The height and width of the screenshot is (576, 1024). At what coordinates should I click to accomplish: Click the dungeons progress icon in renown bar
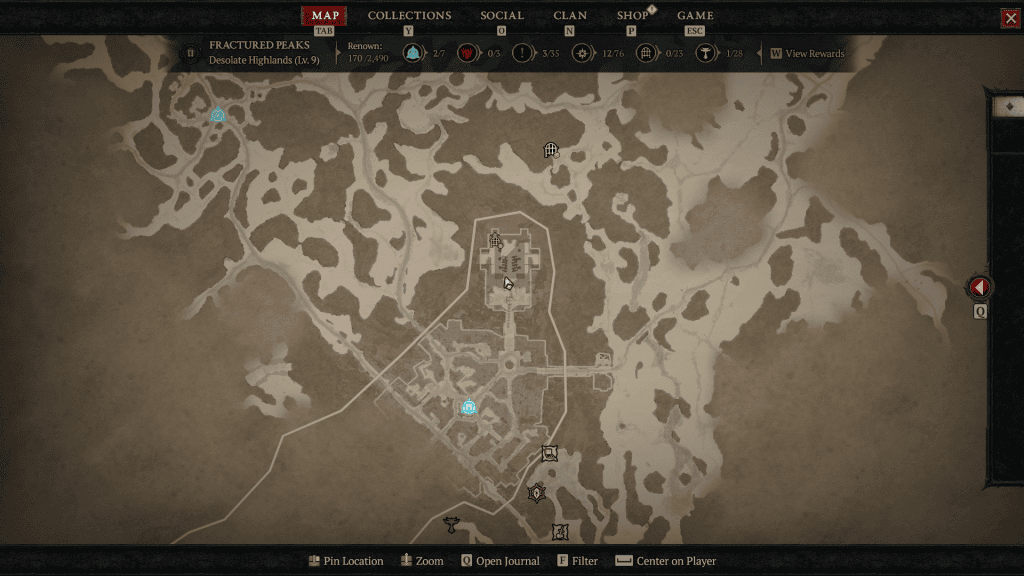click(646, 54)
